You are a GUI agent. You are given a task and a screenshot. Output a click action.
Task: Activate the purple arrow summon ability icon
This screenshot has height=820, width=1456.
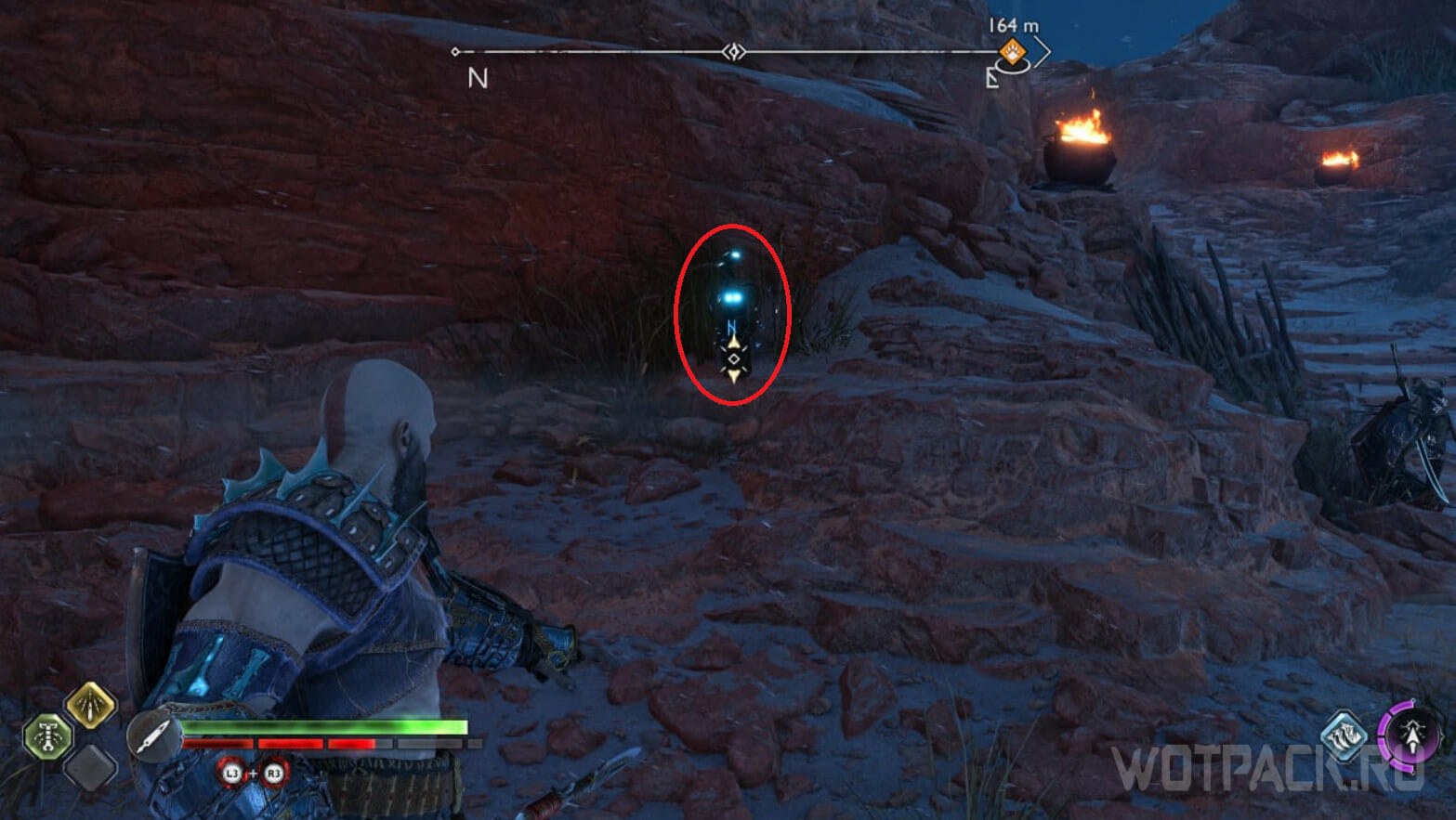[1410, 736]
